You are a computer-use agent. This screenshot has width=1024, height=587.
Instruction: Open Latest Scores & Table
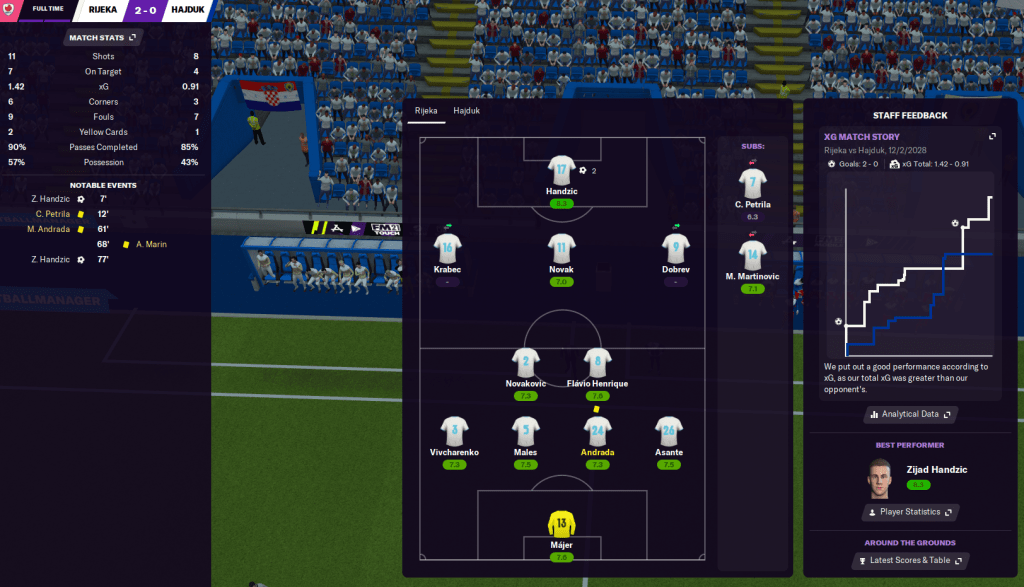tap(909, 561)
